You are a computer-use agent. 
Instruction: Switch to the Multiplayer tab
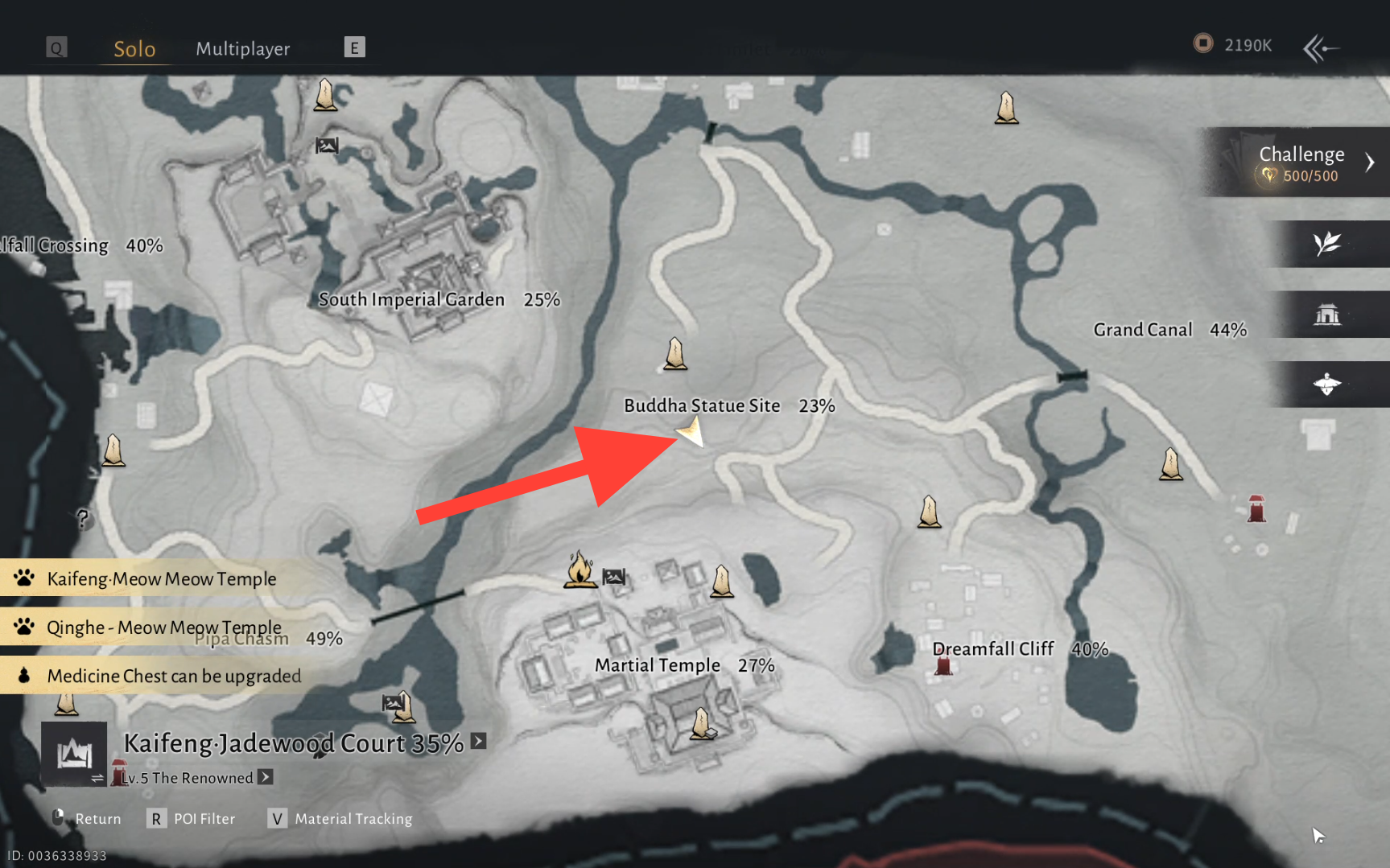pyautogui.click(x=242, y=49)
